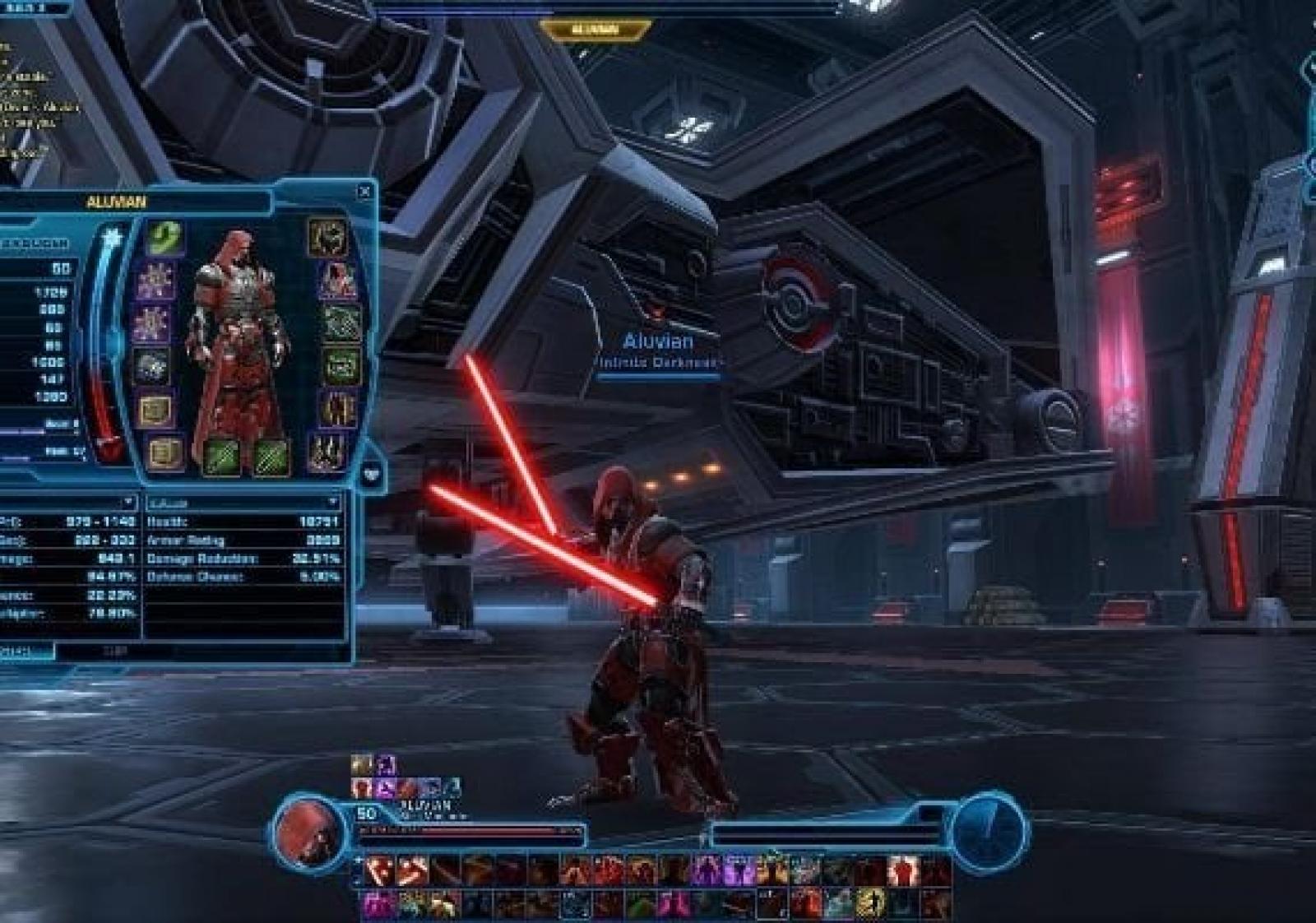Select the green earpiece equipment slot
Image resolution: width=1316 pixels, height=923 pixels.
(x=165, y=239)
